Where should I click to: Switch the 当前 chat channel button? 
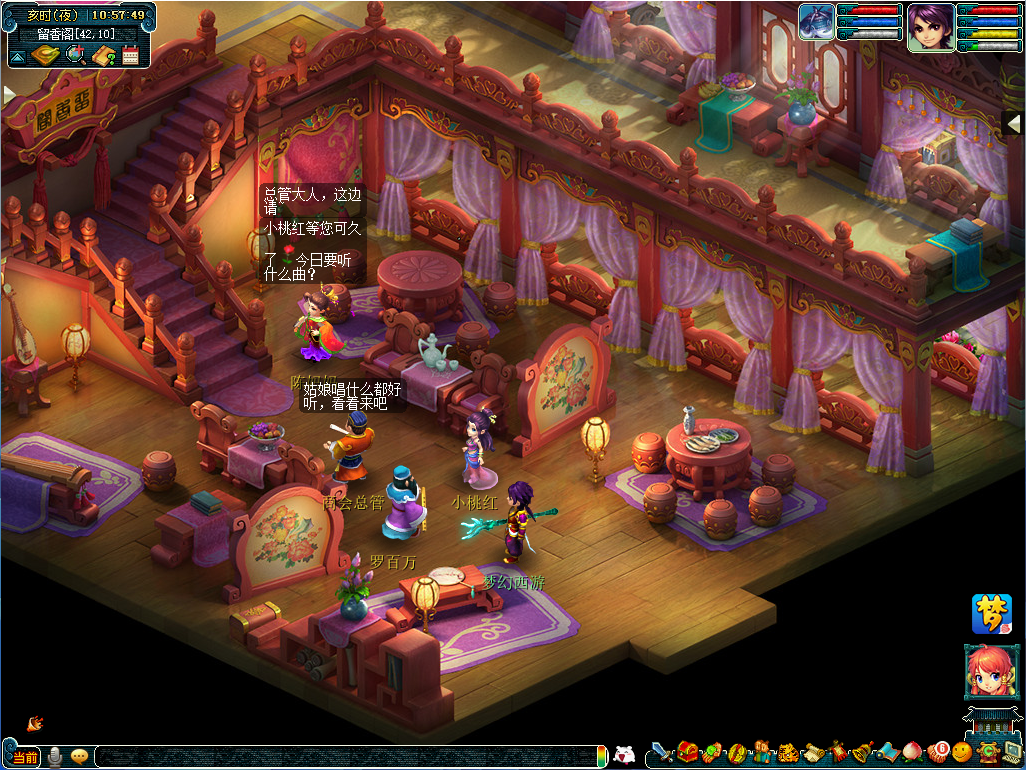pos(26,757)
